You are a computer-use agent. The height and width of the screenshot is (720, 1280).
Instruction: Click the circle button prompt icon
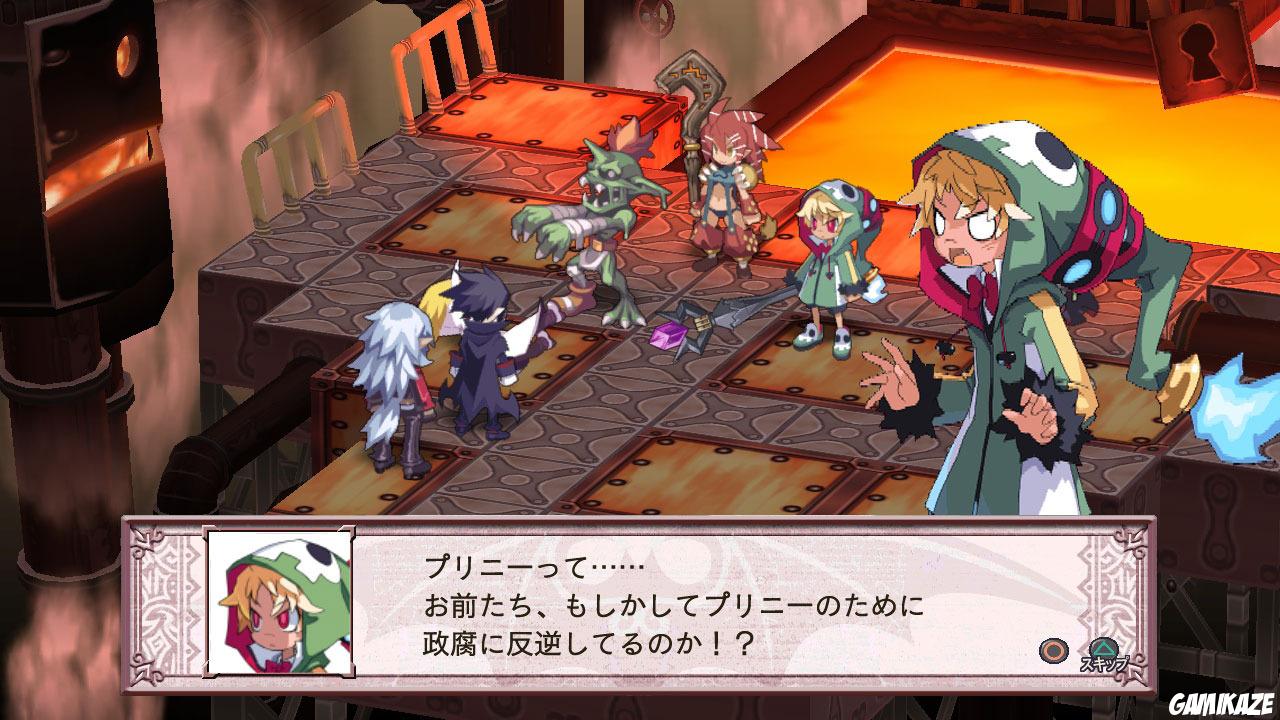coord(1053,651)
